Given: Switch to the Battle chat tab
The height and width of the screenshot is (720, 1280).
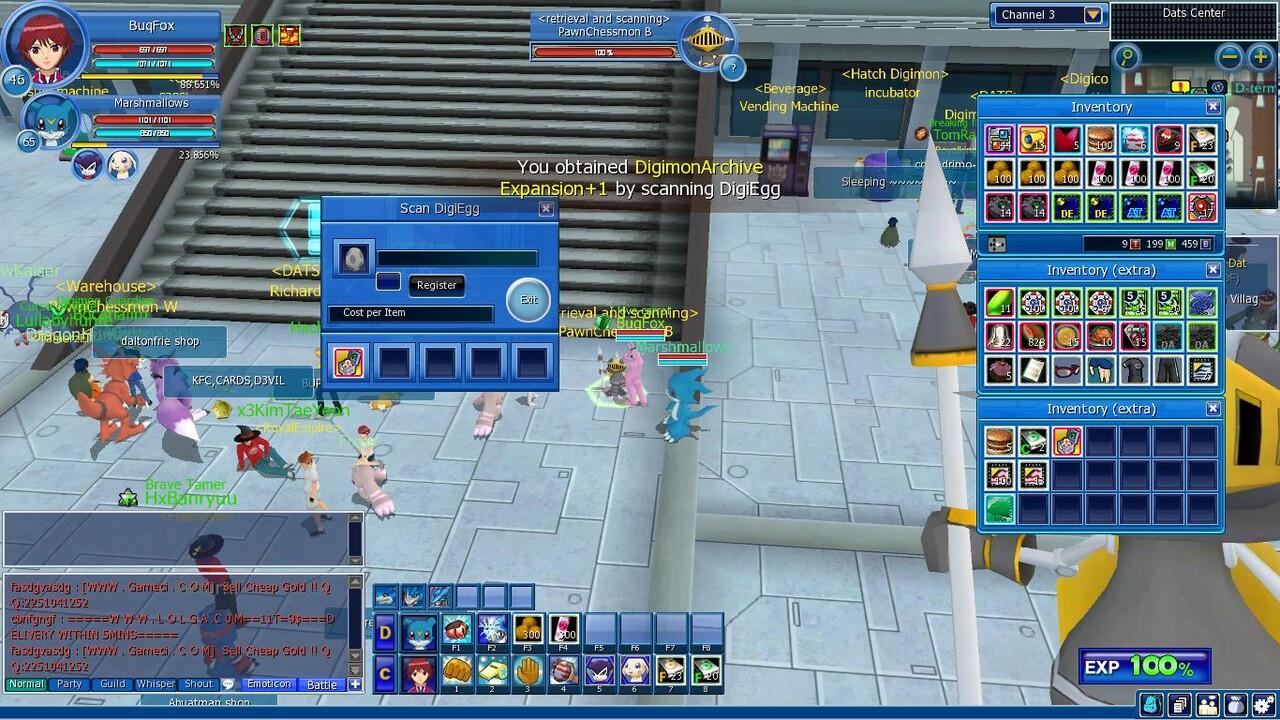Looking at the screenshot, I should (x=322, y=684).
